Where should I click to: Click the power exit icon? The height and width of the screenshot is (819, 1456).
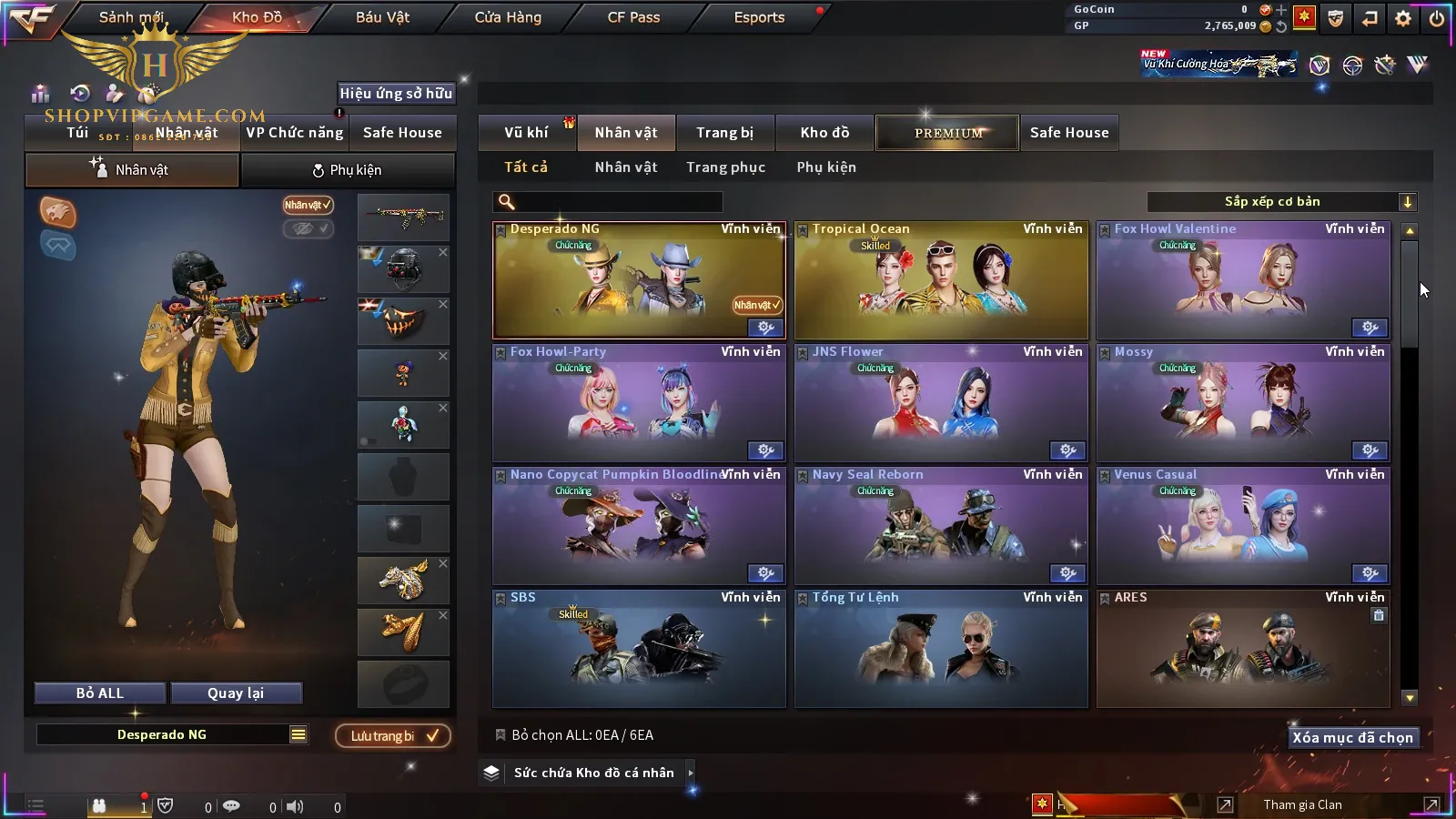pyautogui.click(x=1436, y=18)
